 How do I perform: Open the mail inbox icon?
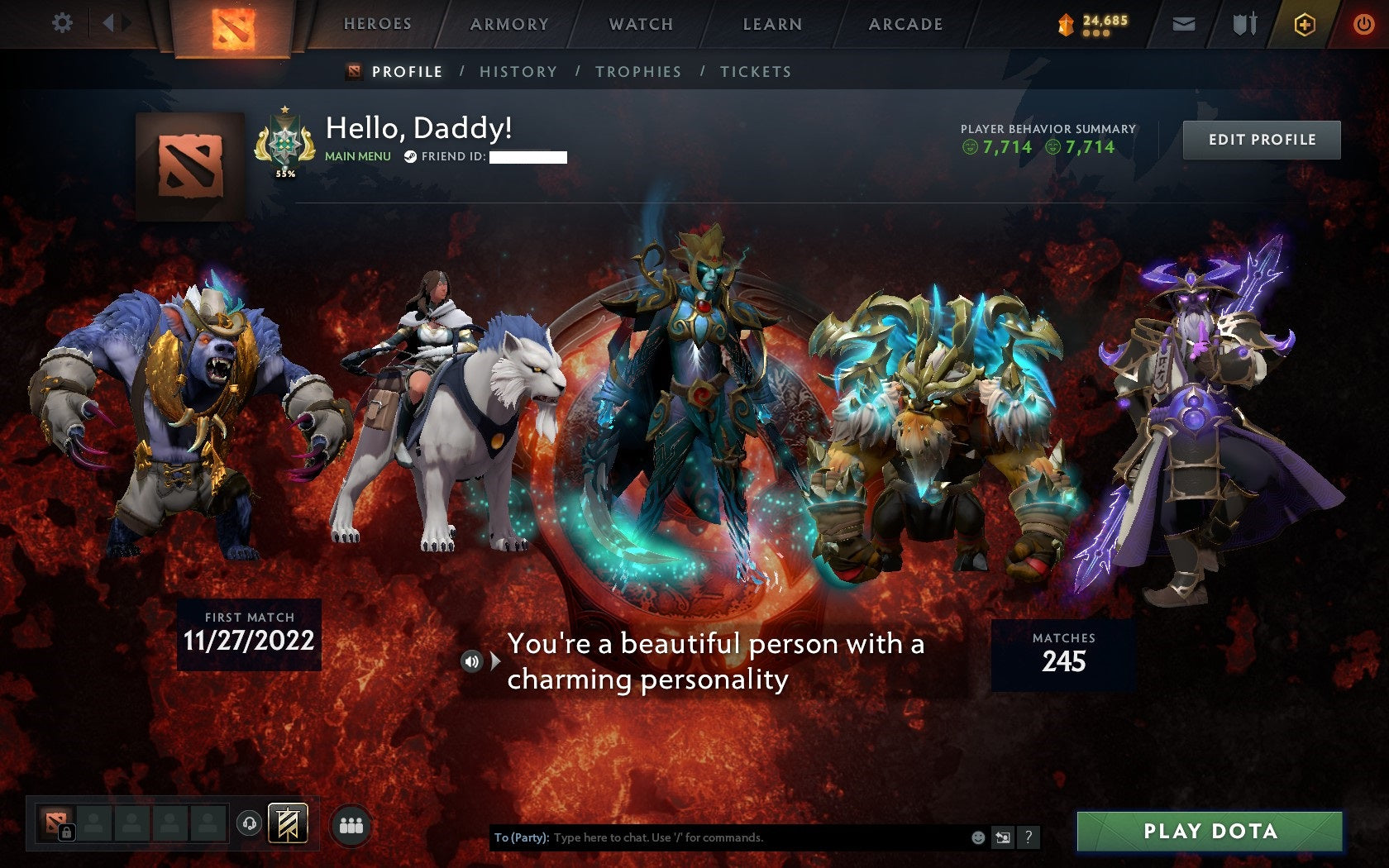(1186, 24)
